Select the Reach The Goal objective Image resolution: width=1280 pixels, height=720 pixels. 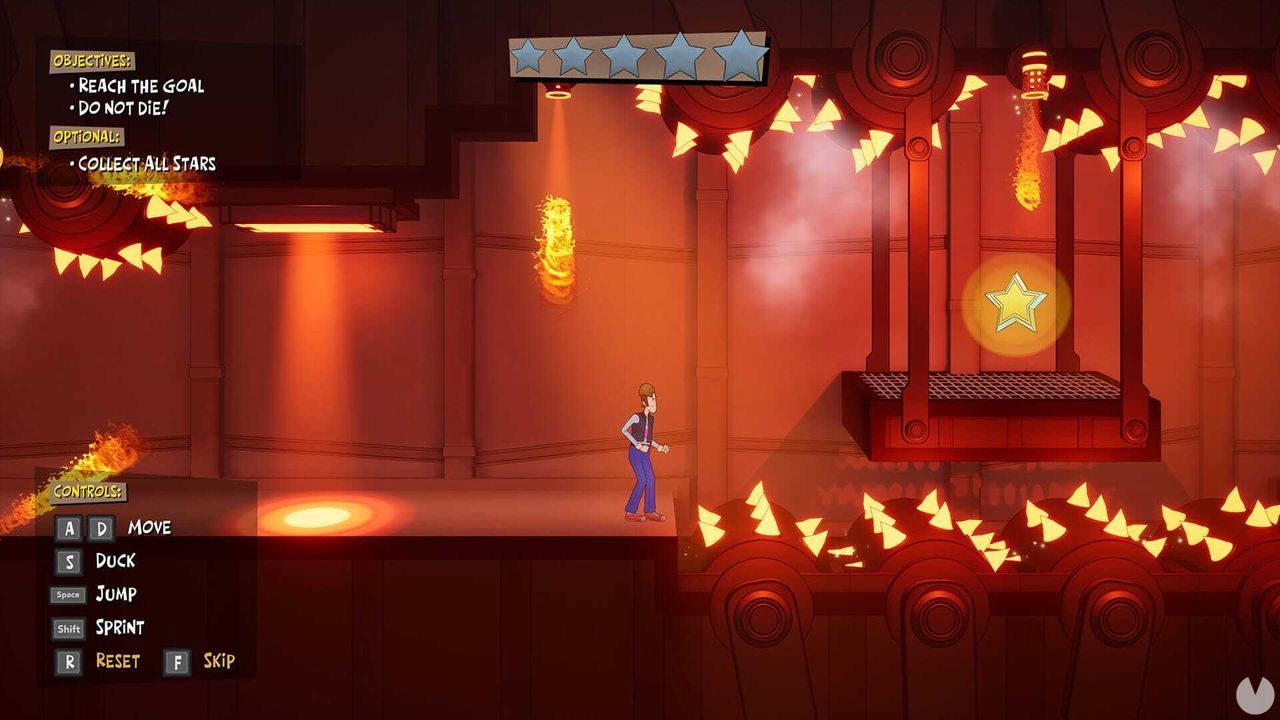139,86
